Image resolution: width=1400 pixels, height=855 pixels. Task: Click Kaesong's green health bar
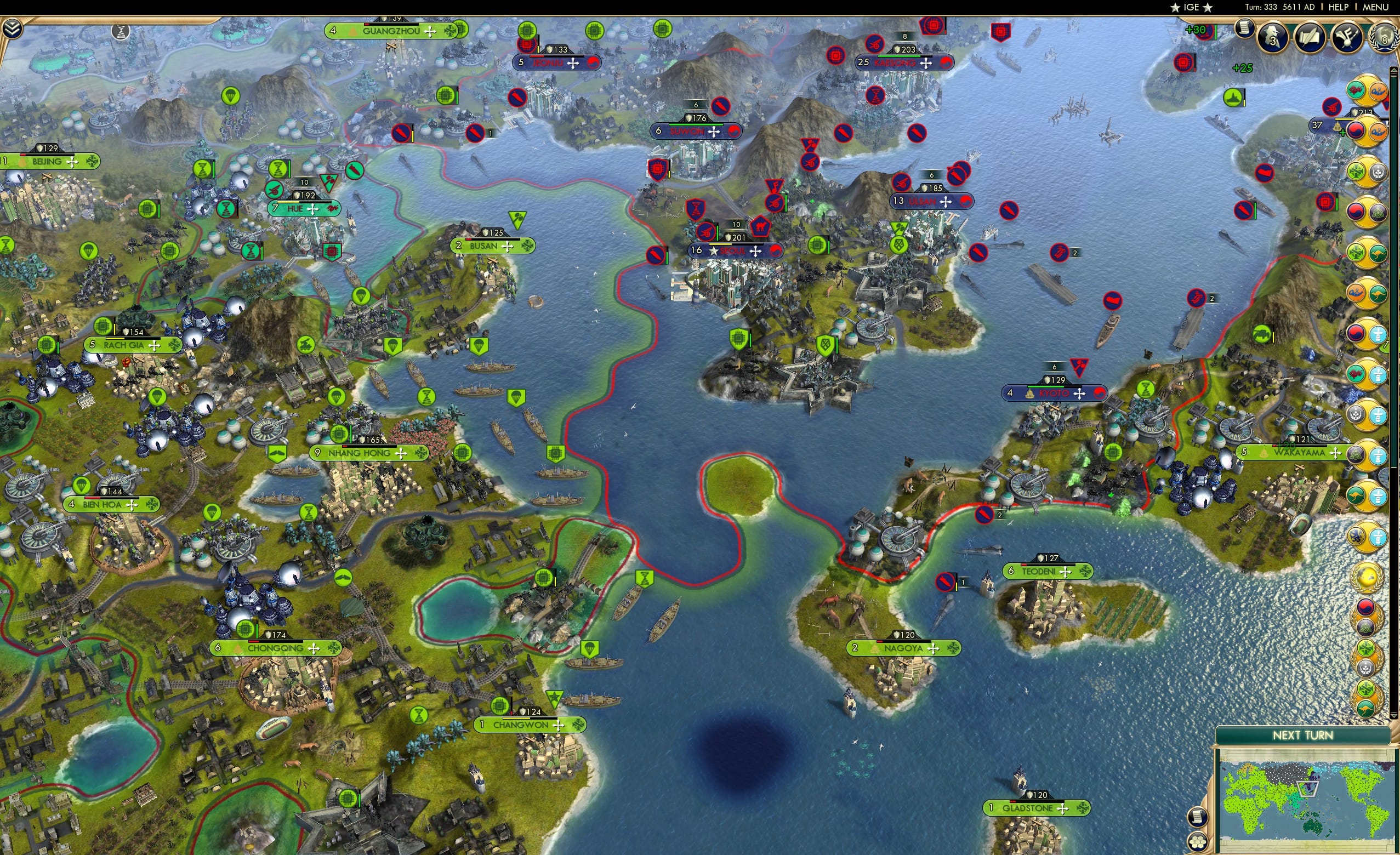pyautogui.click(x=899, y=58)
